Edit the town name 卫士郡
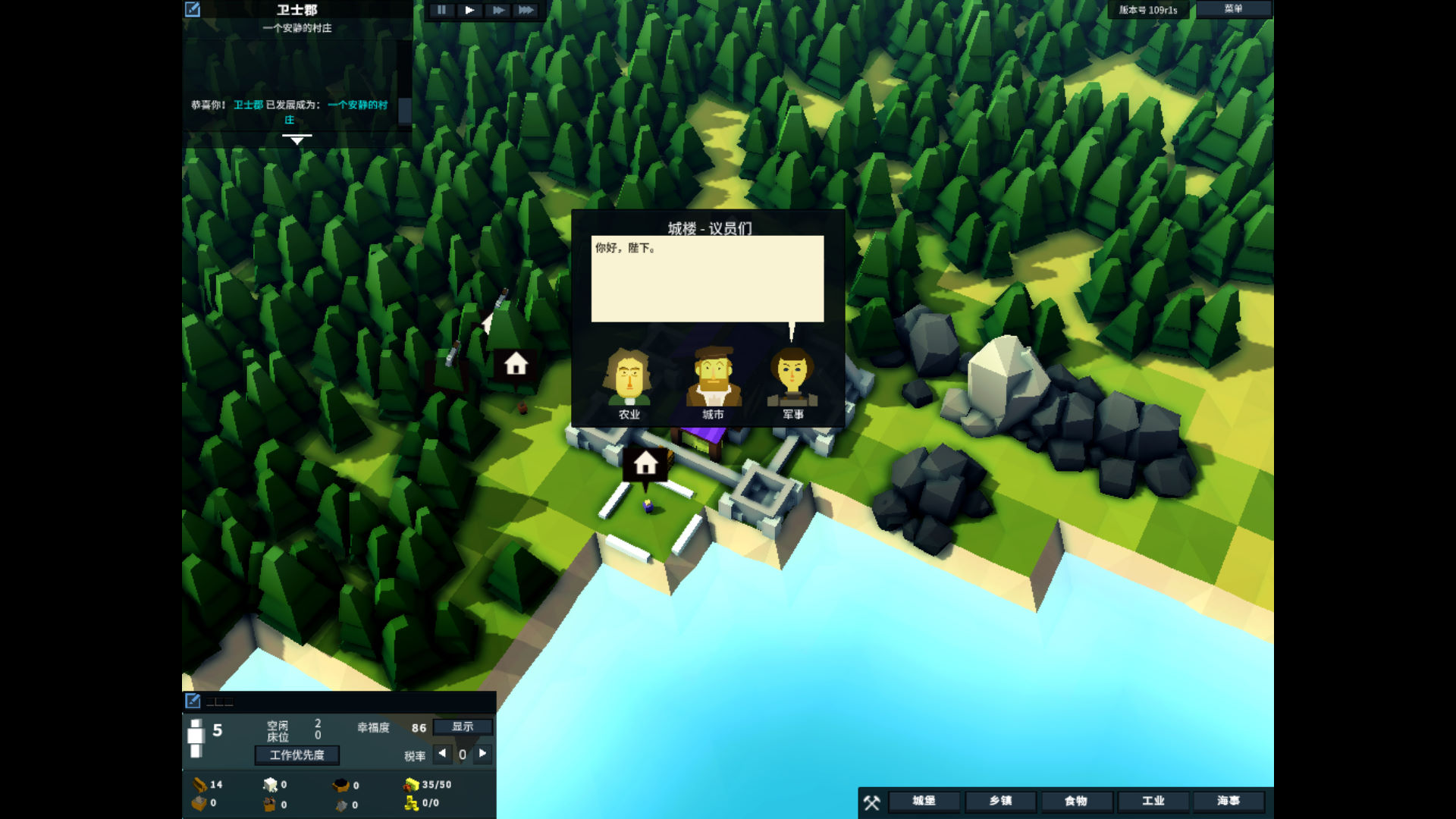The height and width of the screenshot is (819, 1456). pos(193,9)
